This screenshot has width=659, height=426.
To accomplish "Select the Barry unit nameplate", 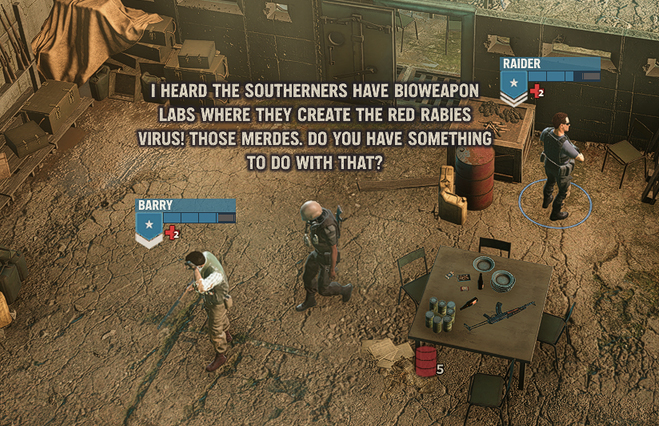I will (185, 206).
